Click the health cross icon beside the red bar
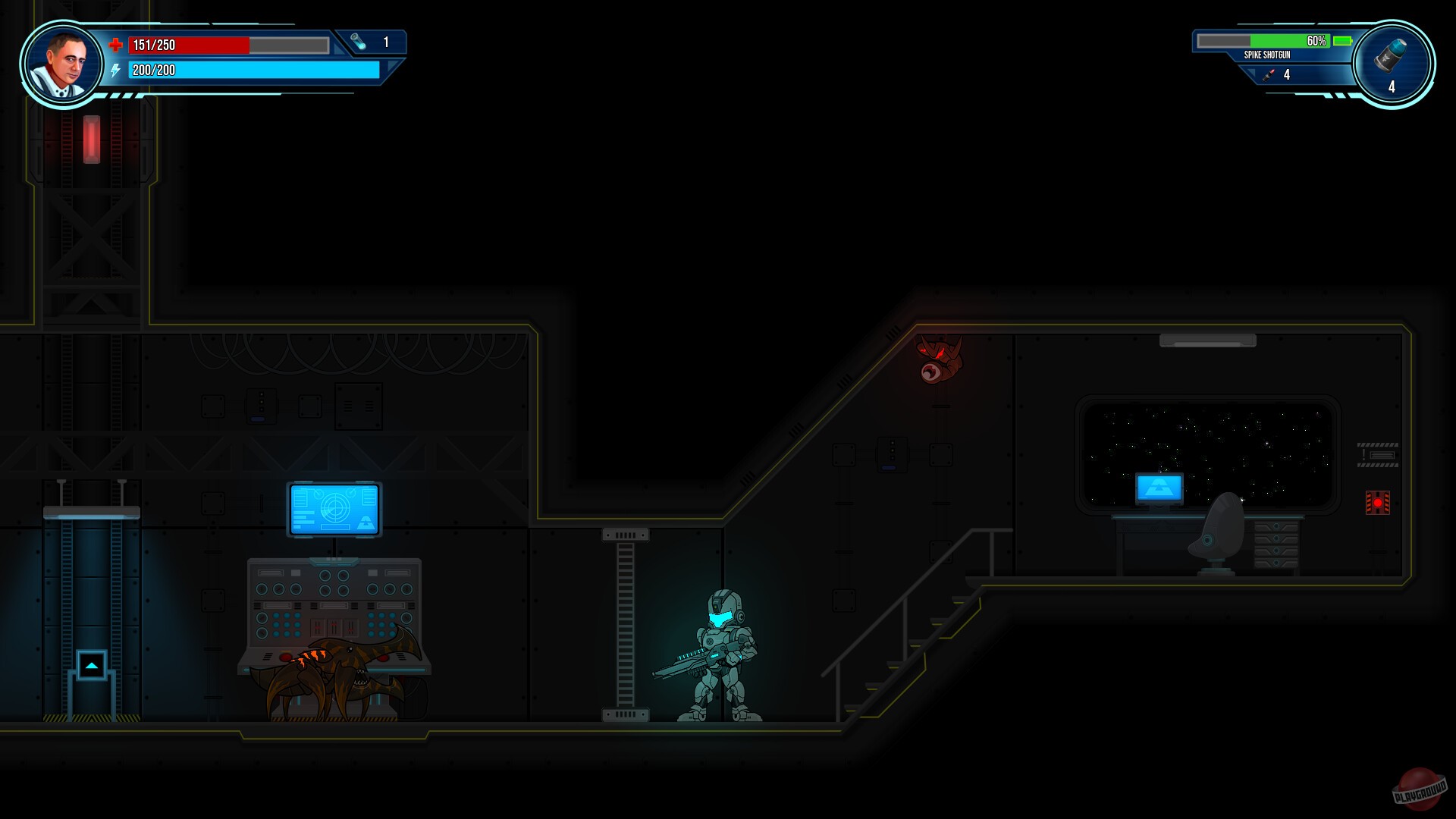The image size is (1456, 819). [116, 45]
